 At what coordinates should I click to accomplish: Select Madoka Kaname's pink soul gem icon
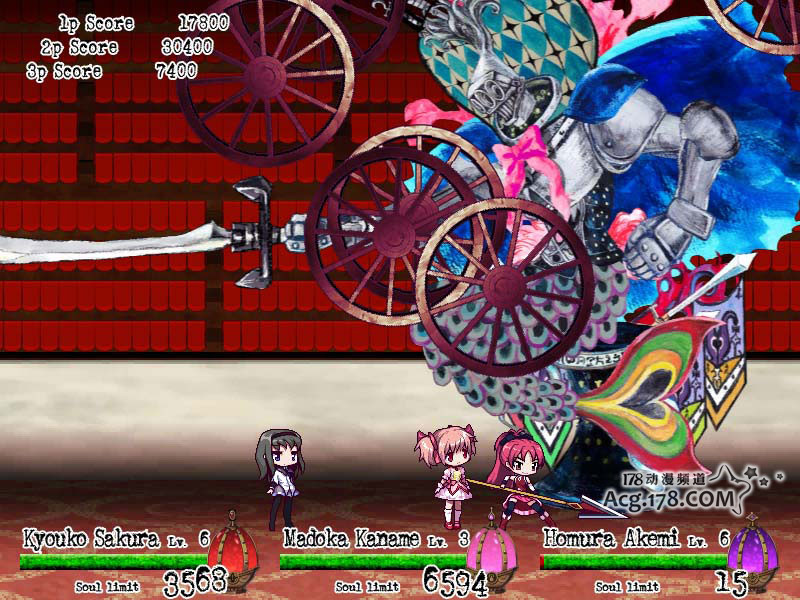click(x=491, y=551)
